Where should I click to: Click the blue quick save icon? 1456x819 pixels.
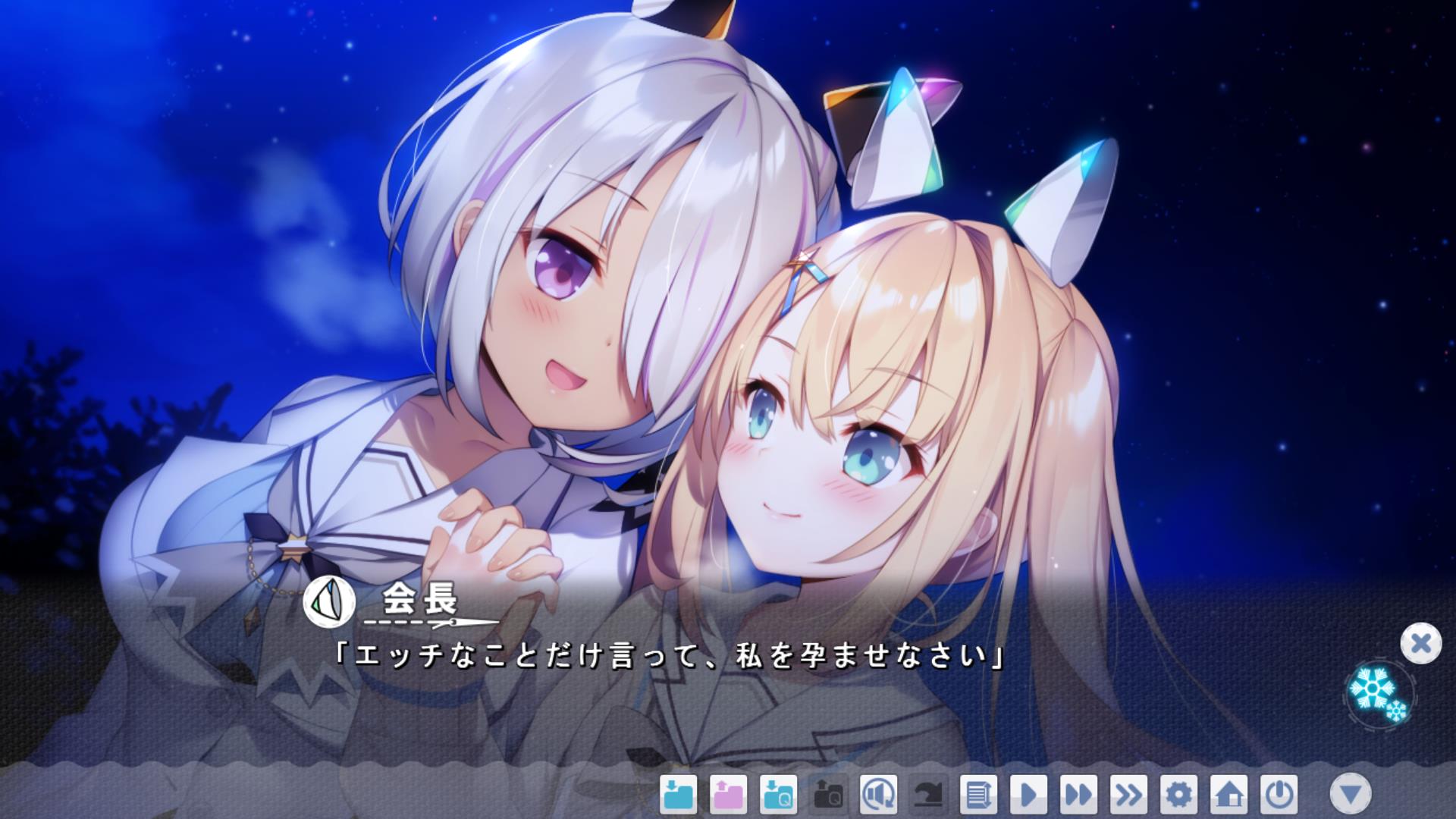[x=778, y=795]
